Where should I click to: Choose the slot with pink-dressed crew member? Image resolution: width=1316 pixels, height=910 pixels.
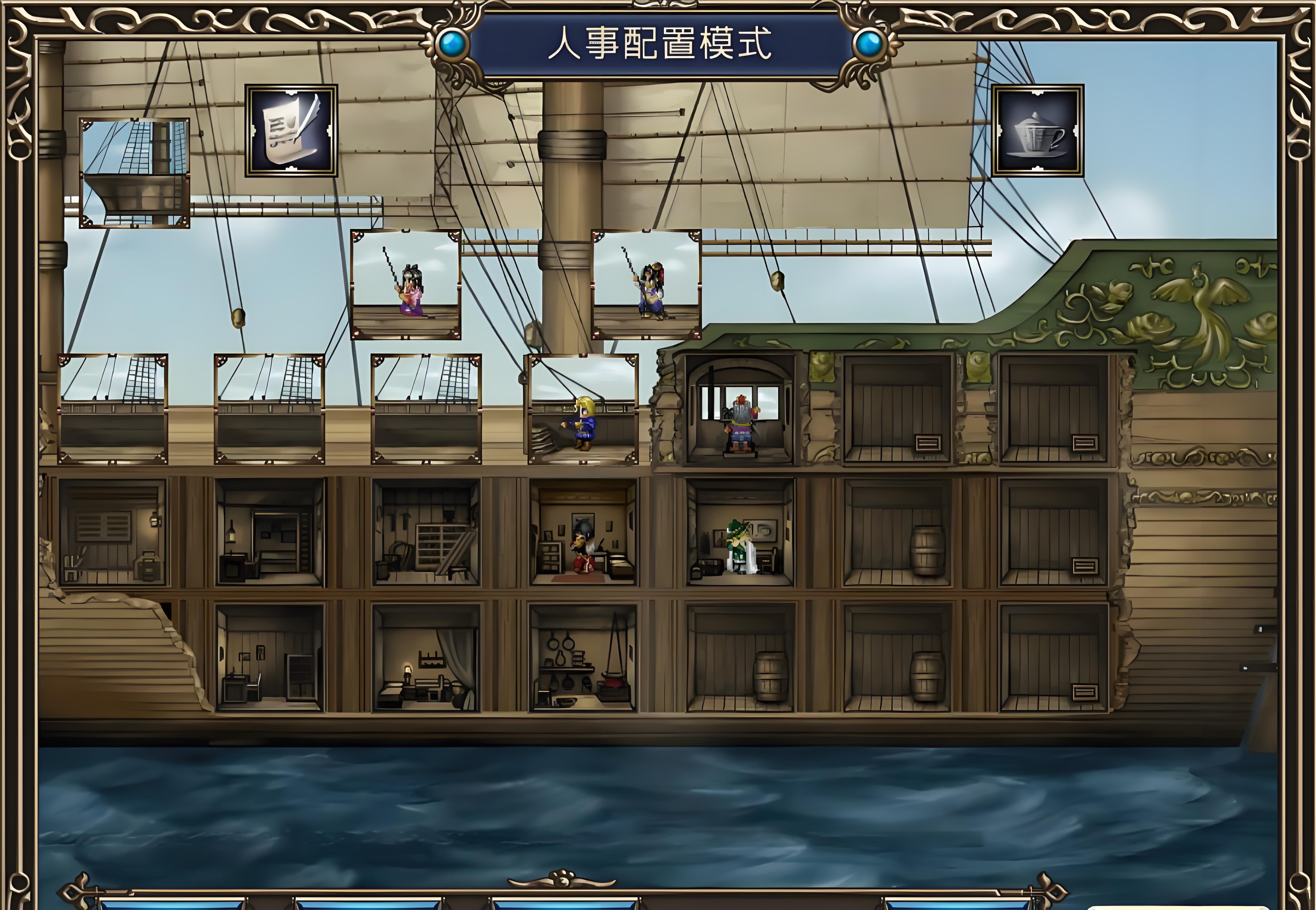click(406, 284)
